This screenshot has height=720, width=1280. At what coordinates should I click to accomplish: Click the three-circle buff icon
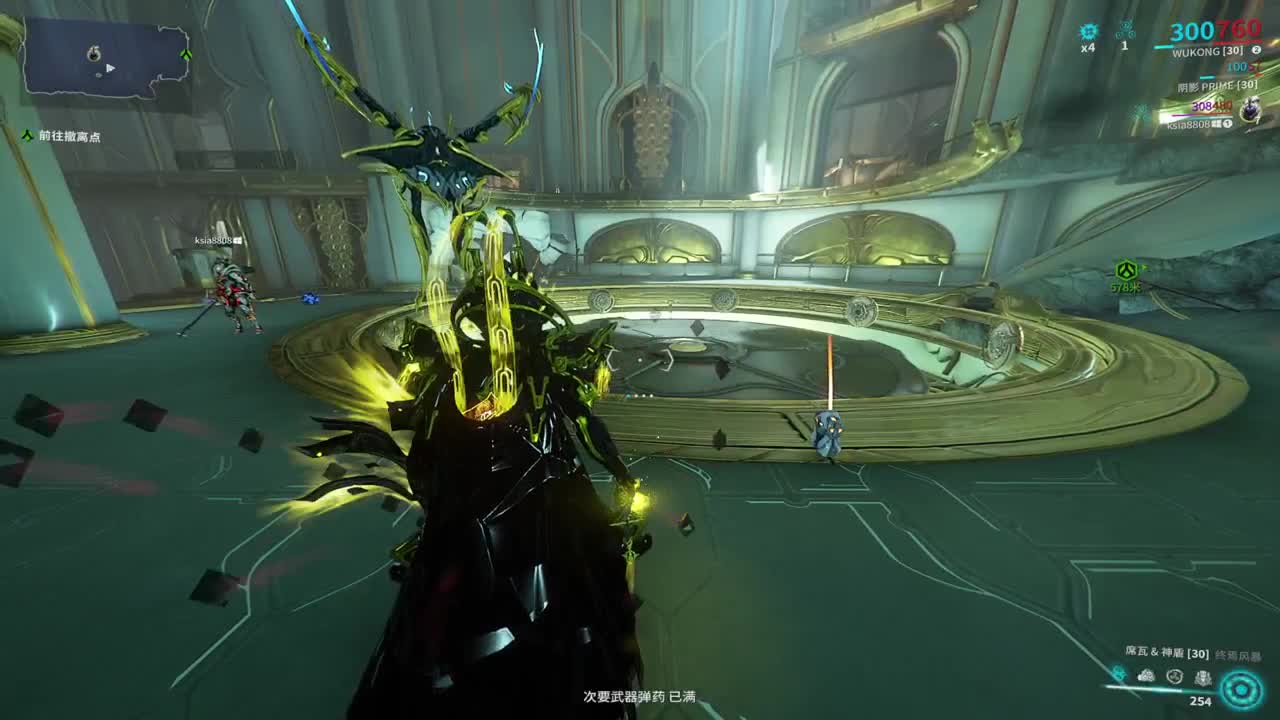(x=1125, y=31)
